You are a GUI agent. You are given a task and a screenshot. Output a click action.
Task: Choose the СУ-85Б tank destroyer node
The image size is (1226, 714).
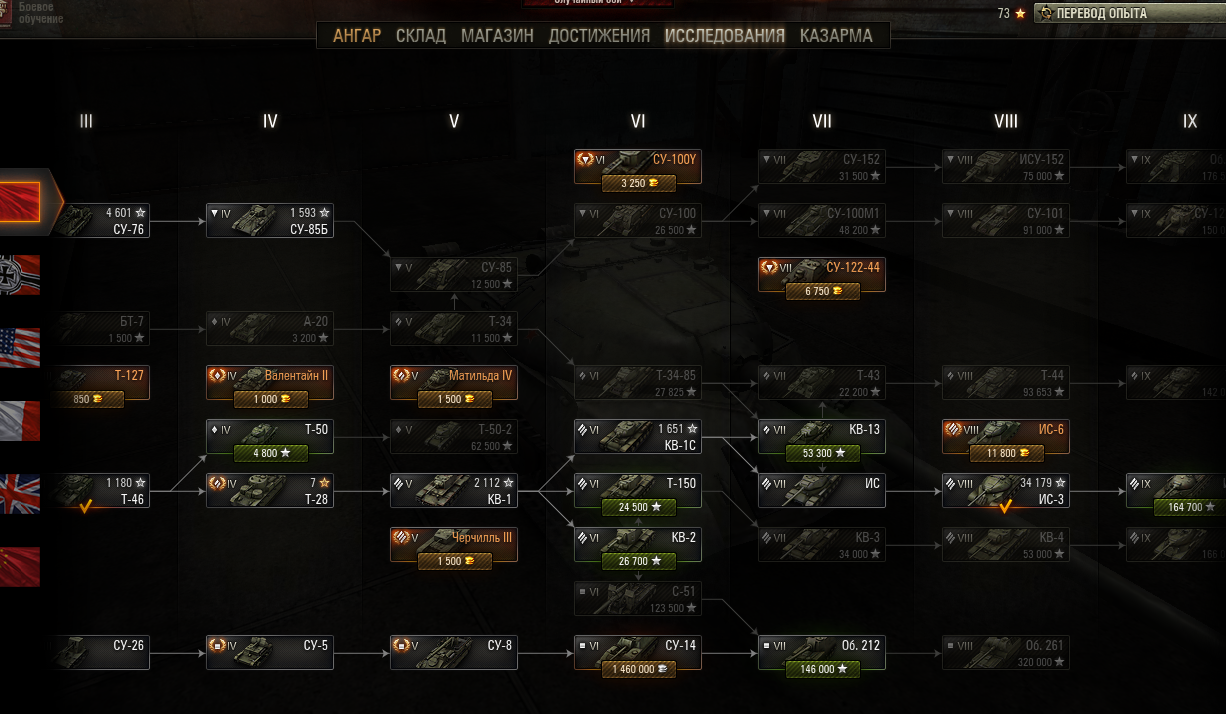(270, 221)
